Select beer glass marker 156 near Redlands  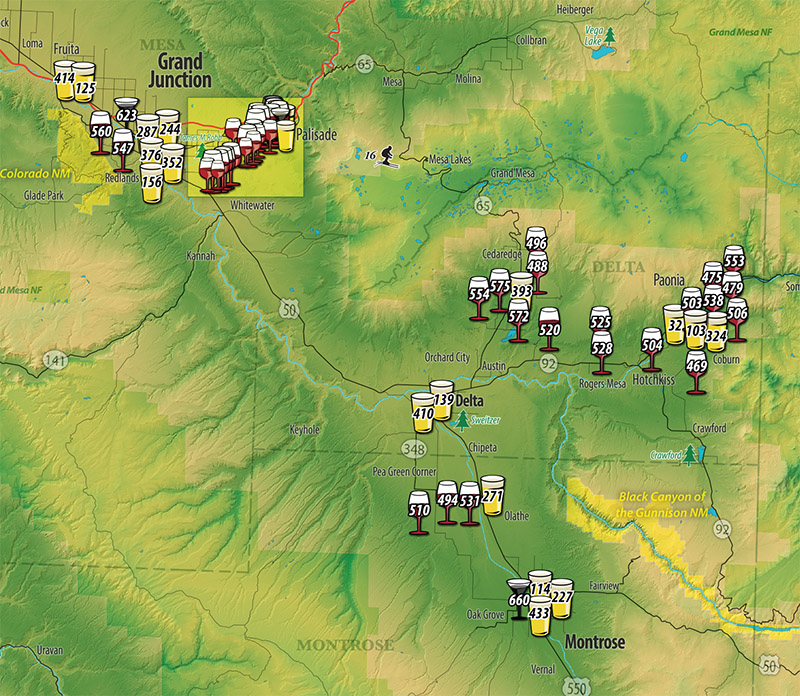pyautogui.click(x=152, y=183)
